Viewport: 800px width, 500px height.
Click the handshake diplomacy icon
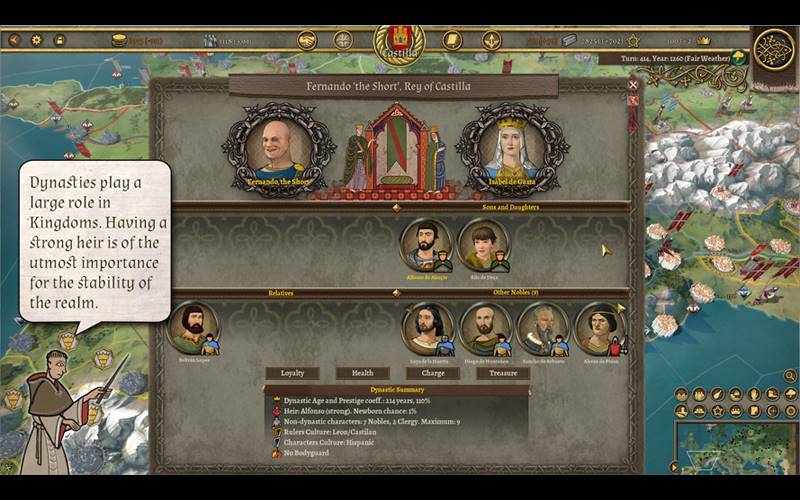(x=307, y=41)
